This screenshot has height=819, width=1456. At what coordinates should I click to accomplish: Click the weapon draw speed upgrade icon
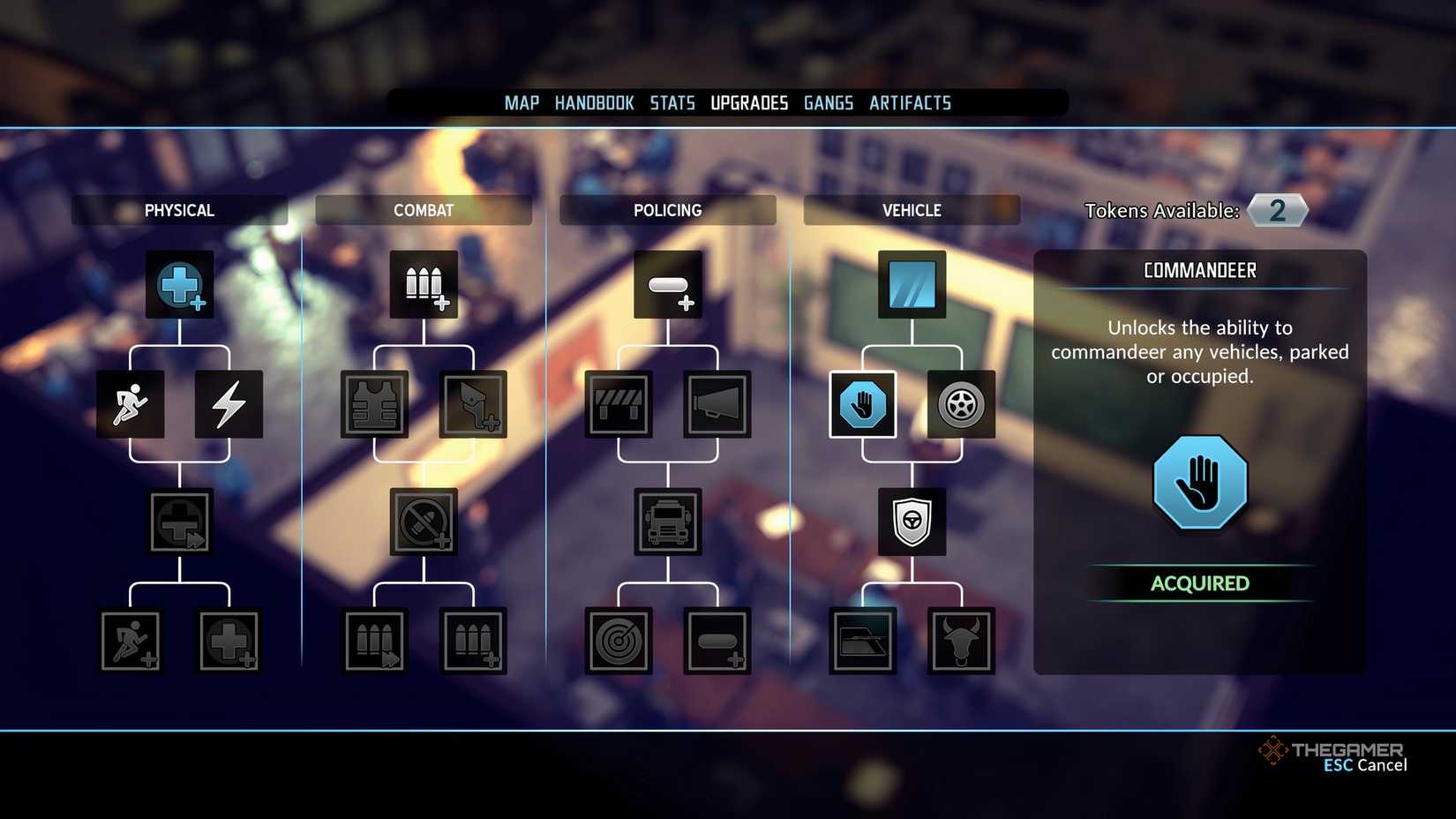[x=473, y=405]
